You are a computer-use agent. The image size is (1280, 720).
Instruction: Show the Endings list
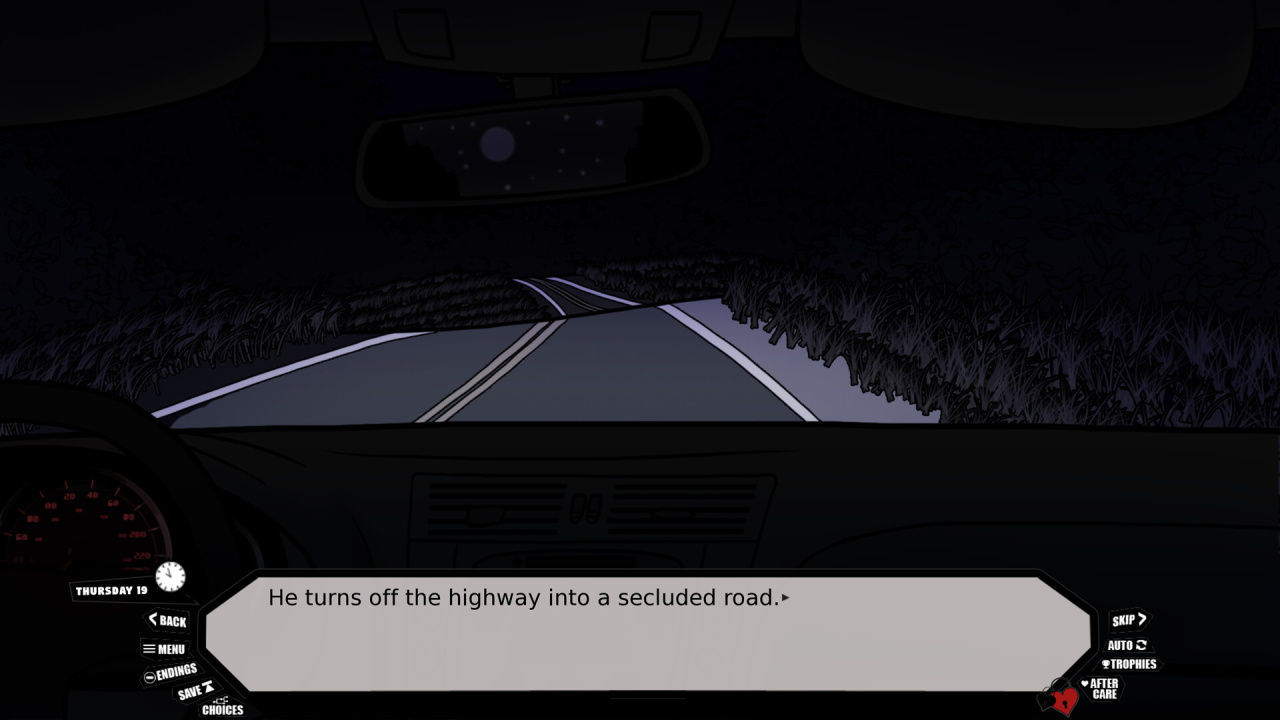[171, 673]
